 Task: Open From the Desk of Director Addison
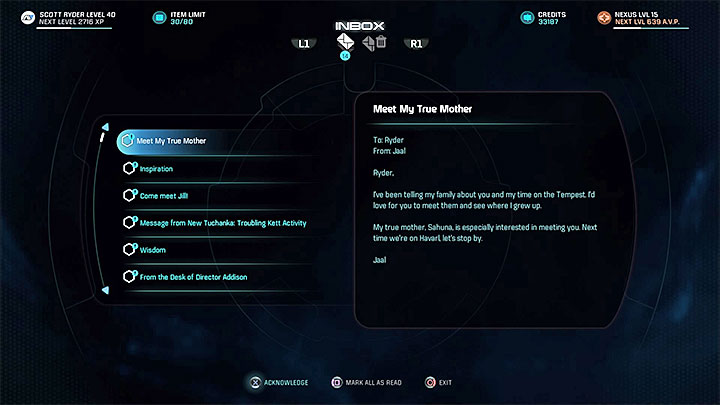pos(193,276)
